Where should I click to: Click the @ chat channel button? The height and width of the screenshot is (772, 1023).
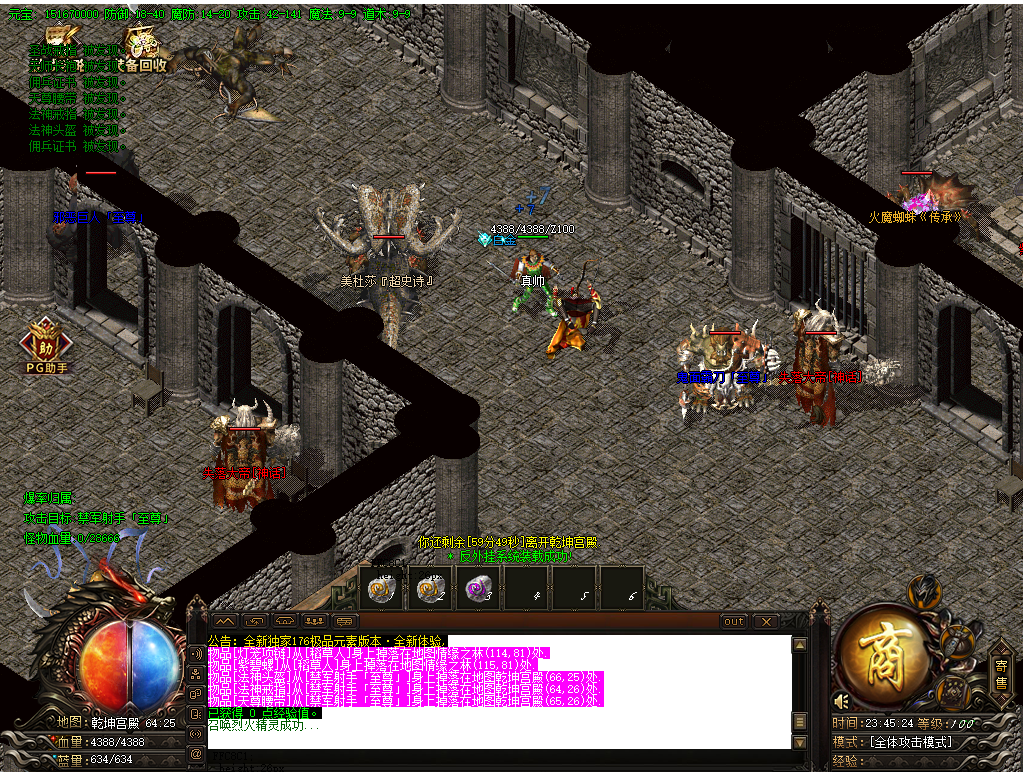(194, 751)
